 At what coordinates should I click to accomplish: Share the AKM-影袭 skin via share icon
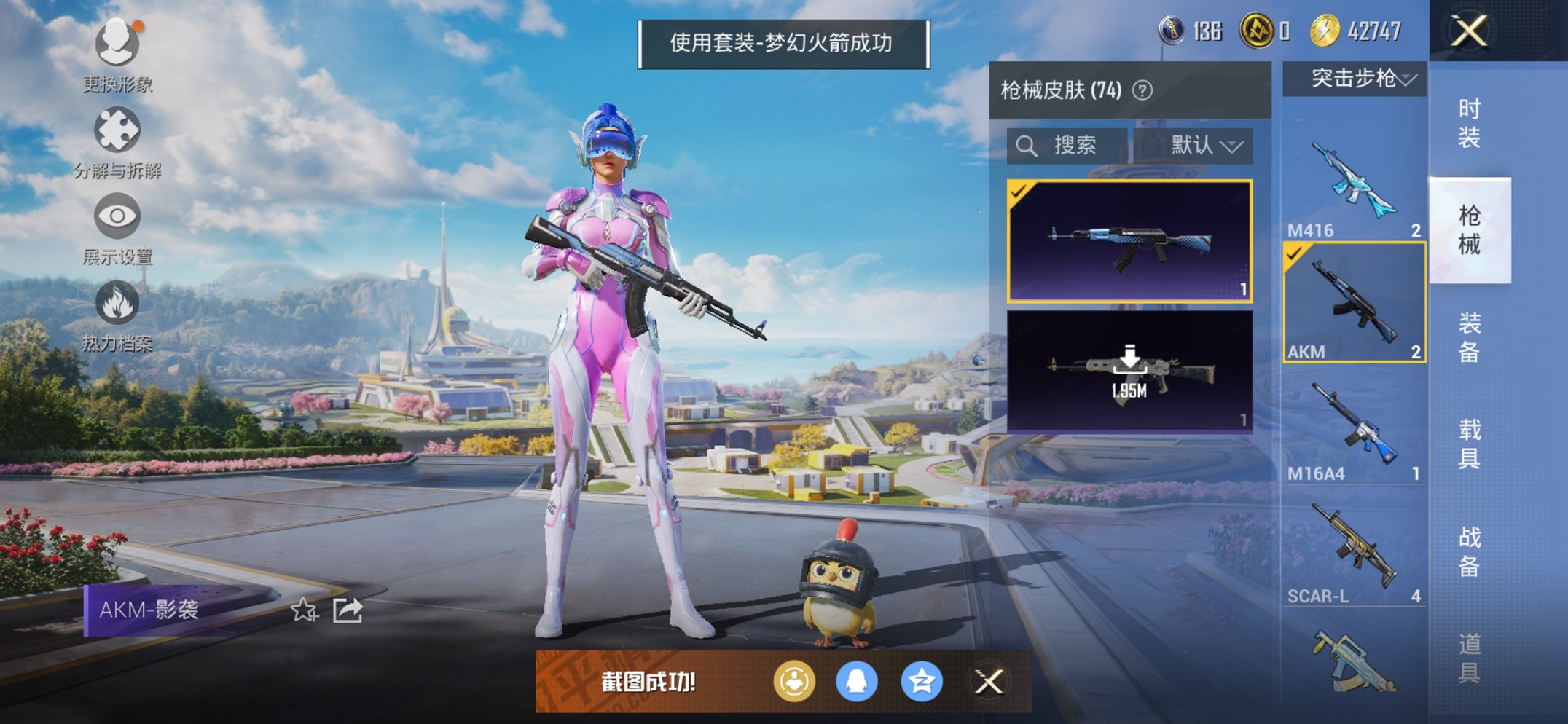click(x=348, y=610)
